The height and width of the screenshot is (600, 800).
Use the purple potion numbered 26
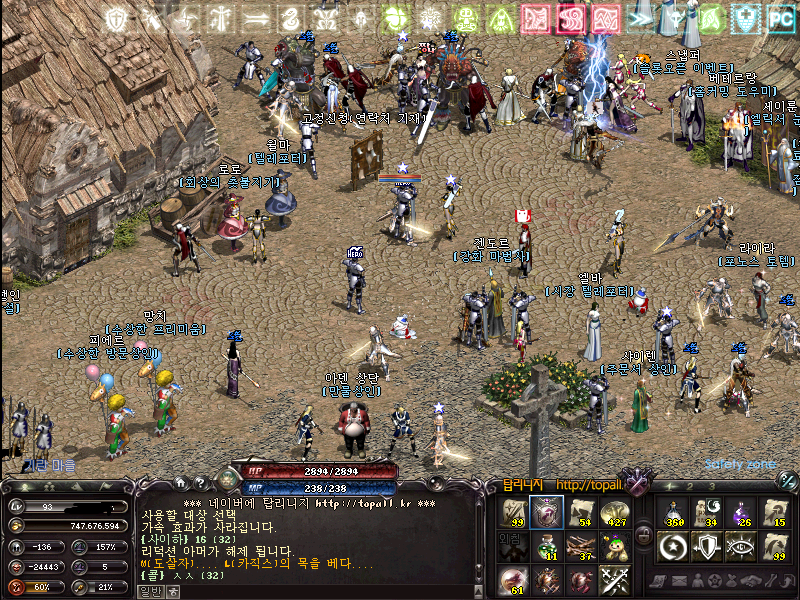742,512
